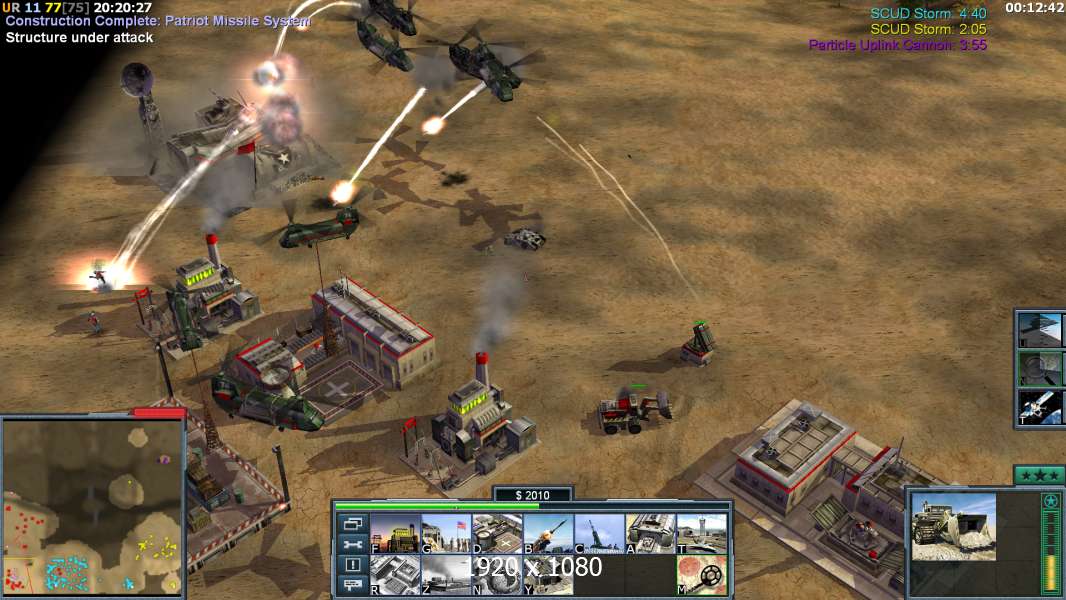The image size is (1066, 600).
Task: Choose the Supply Drop Zone icon
Action: 446,575
